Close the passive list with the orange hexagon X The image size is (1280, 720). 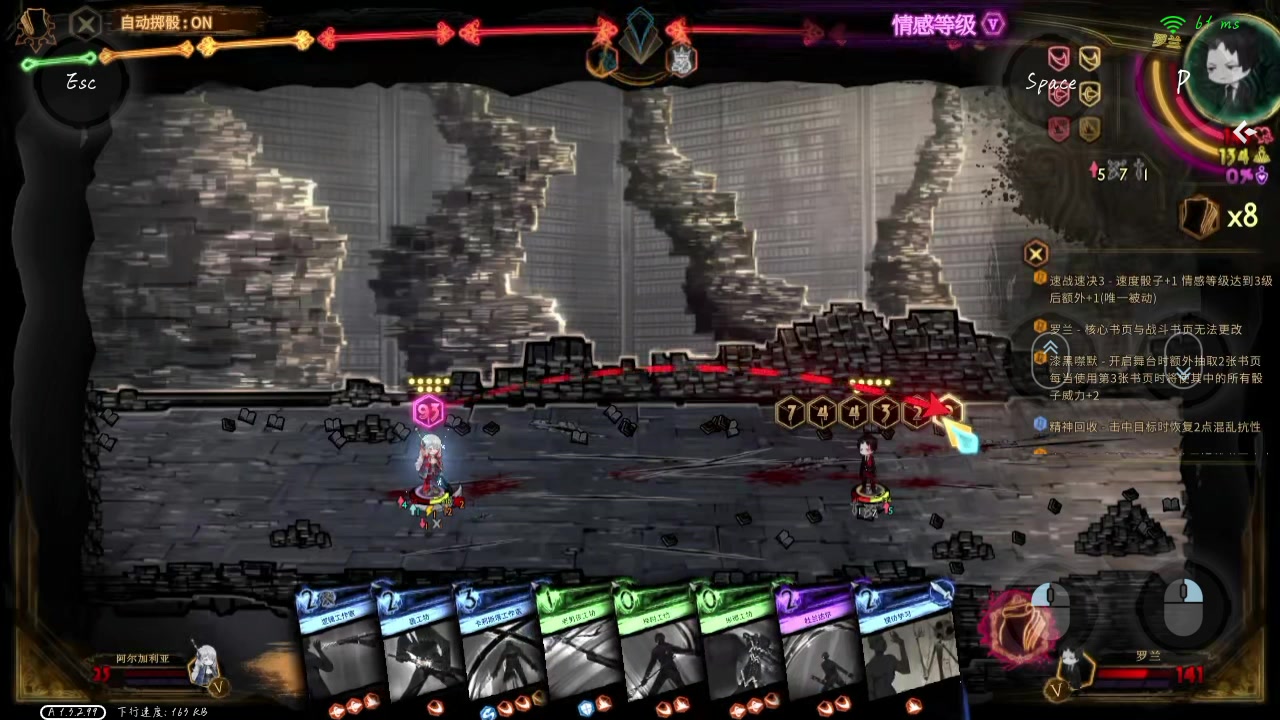pos(1036,253)
